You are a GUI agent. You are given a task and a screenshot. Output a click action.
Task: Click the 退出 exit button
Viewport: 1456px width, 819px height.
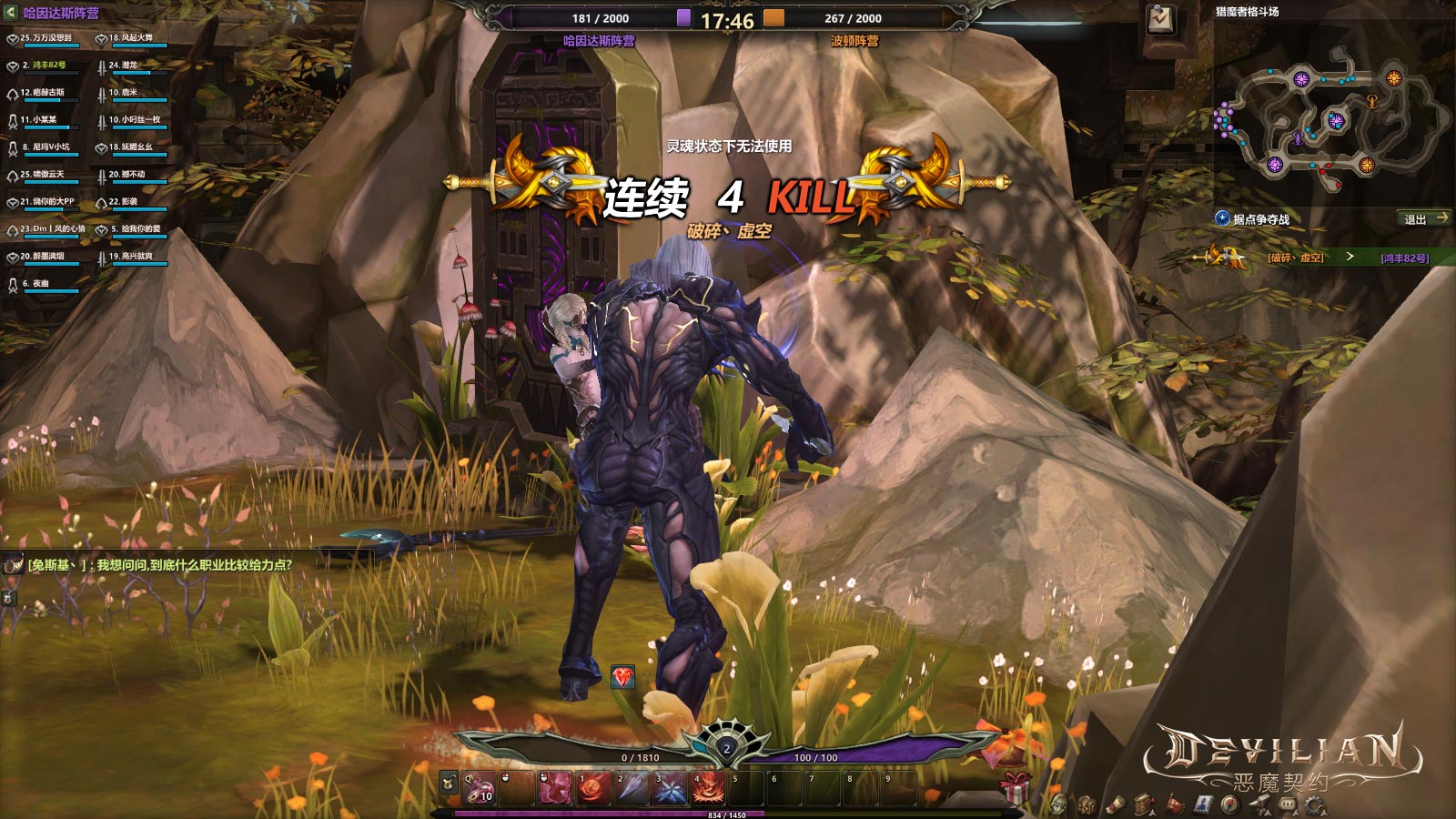pos(1424,218)
